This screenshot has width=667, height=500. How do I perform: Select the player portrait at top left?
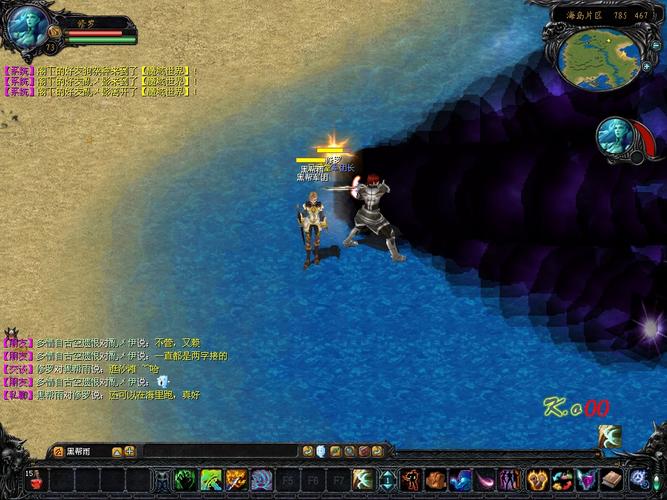[27, 27]
